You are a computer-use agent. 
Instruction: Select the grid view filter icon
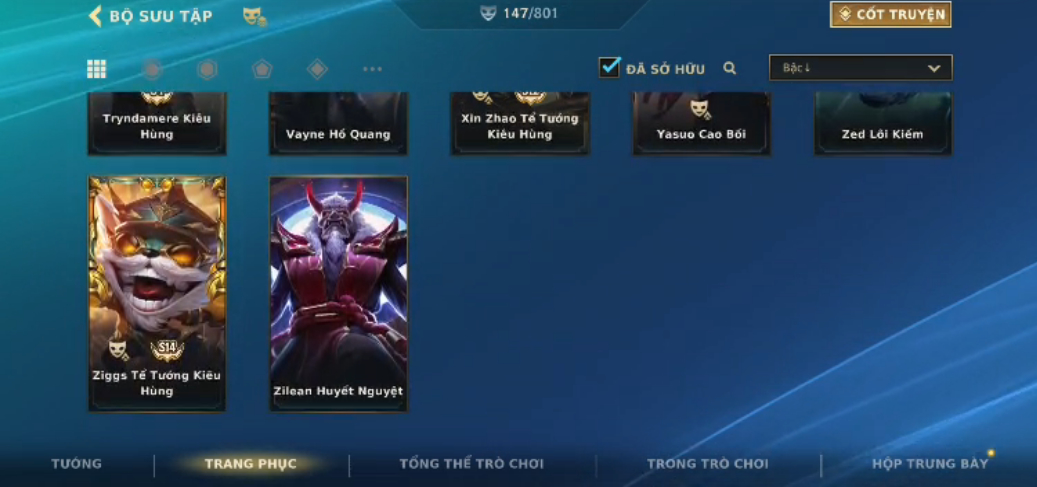96,69
